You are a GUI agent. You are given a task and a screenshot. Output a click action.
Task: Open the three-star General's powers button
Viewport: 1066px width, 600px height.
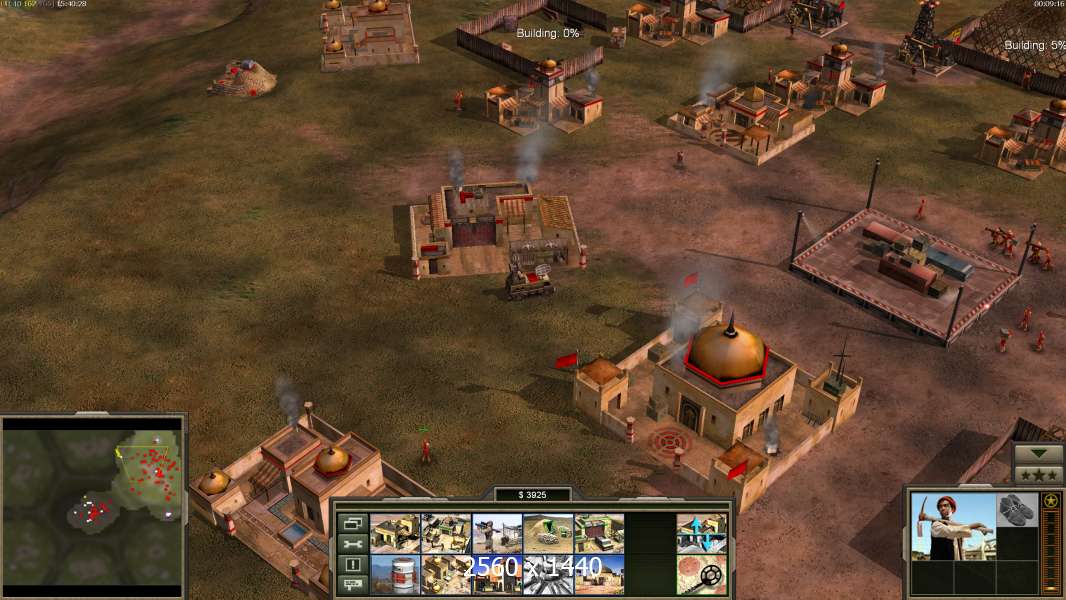coord(1038,475)
